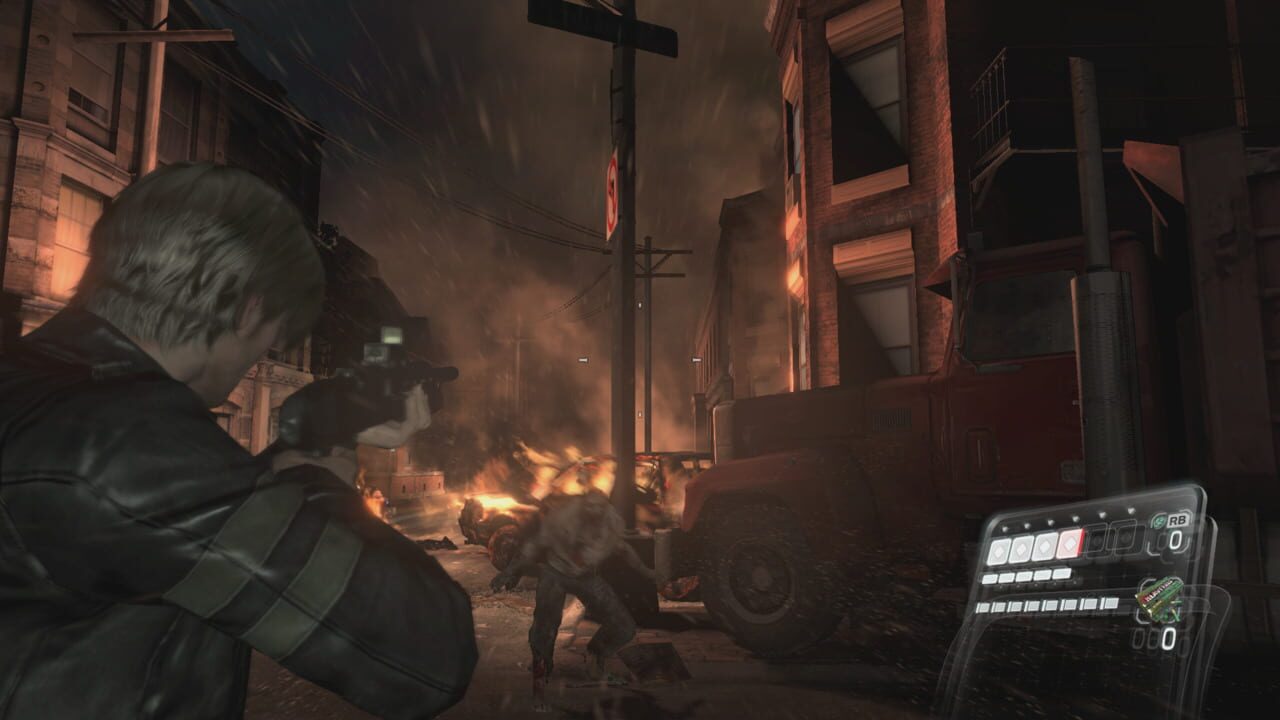1280x720 pixels.
Task: Toggle the leftmost stamina pip
Action: click(x=989, y=578)
